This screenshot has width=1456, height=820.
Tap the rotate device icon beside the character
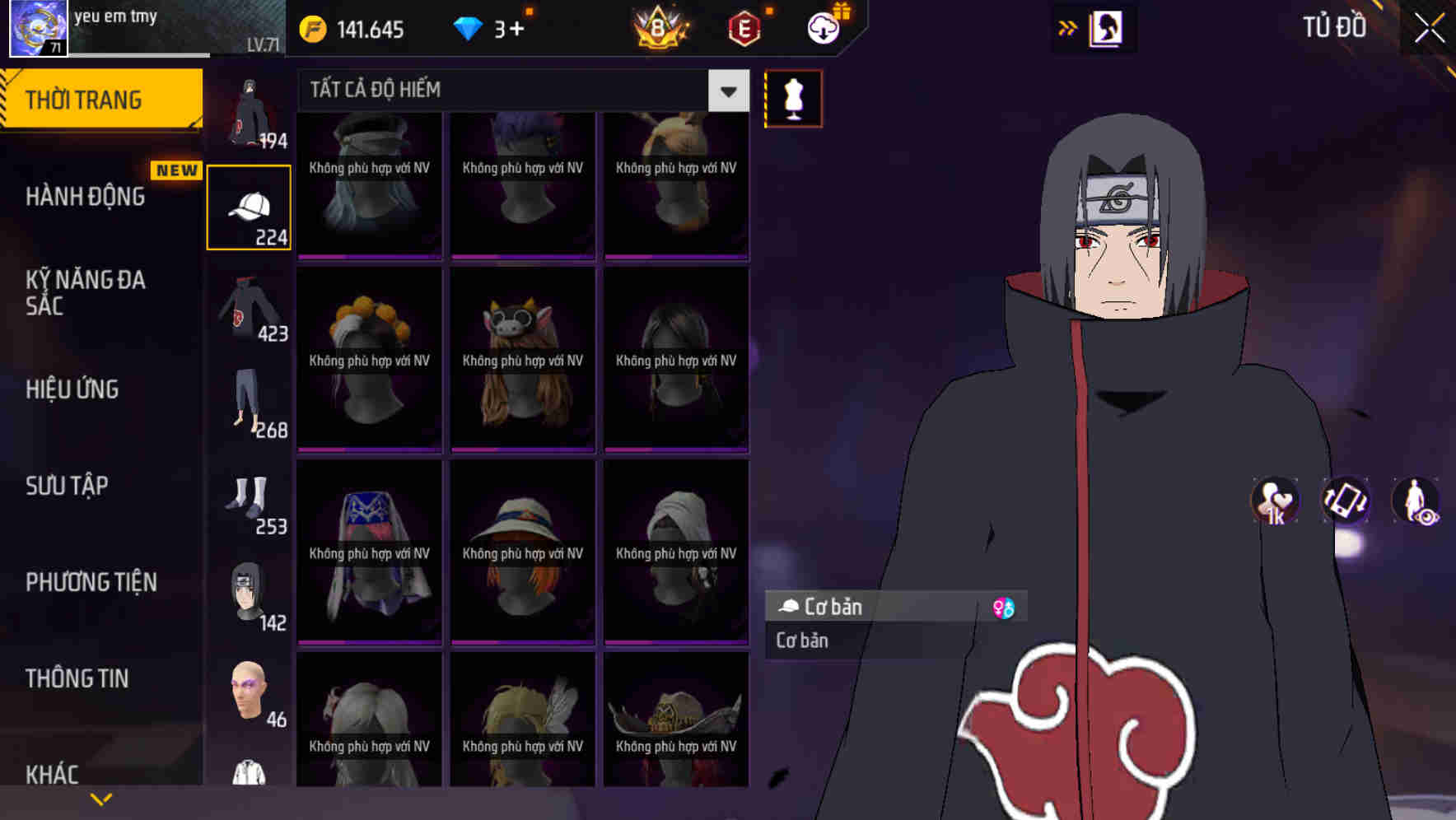pos(1346,501)
